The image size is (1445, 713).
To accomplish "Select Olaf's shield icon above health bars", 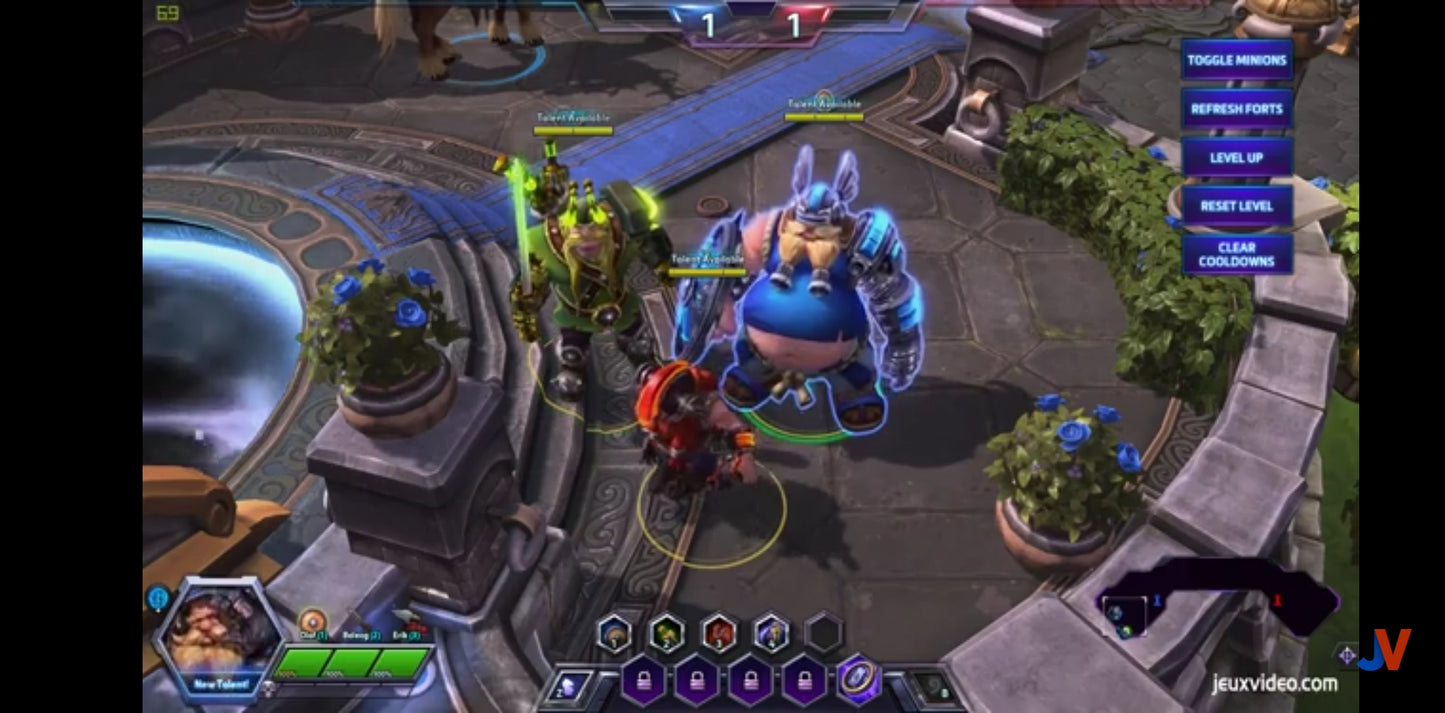I will coord(312,621).
